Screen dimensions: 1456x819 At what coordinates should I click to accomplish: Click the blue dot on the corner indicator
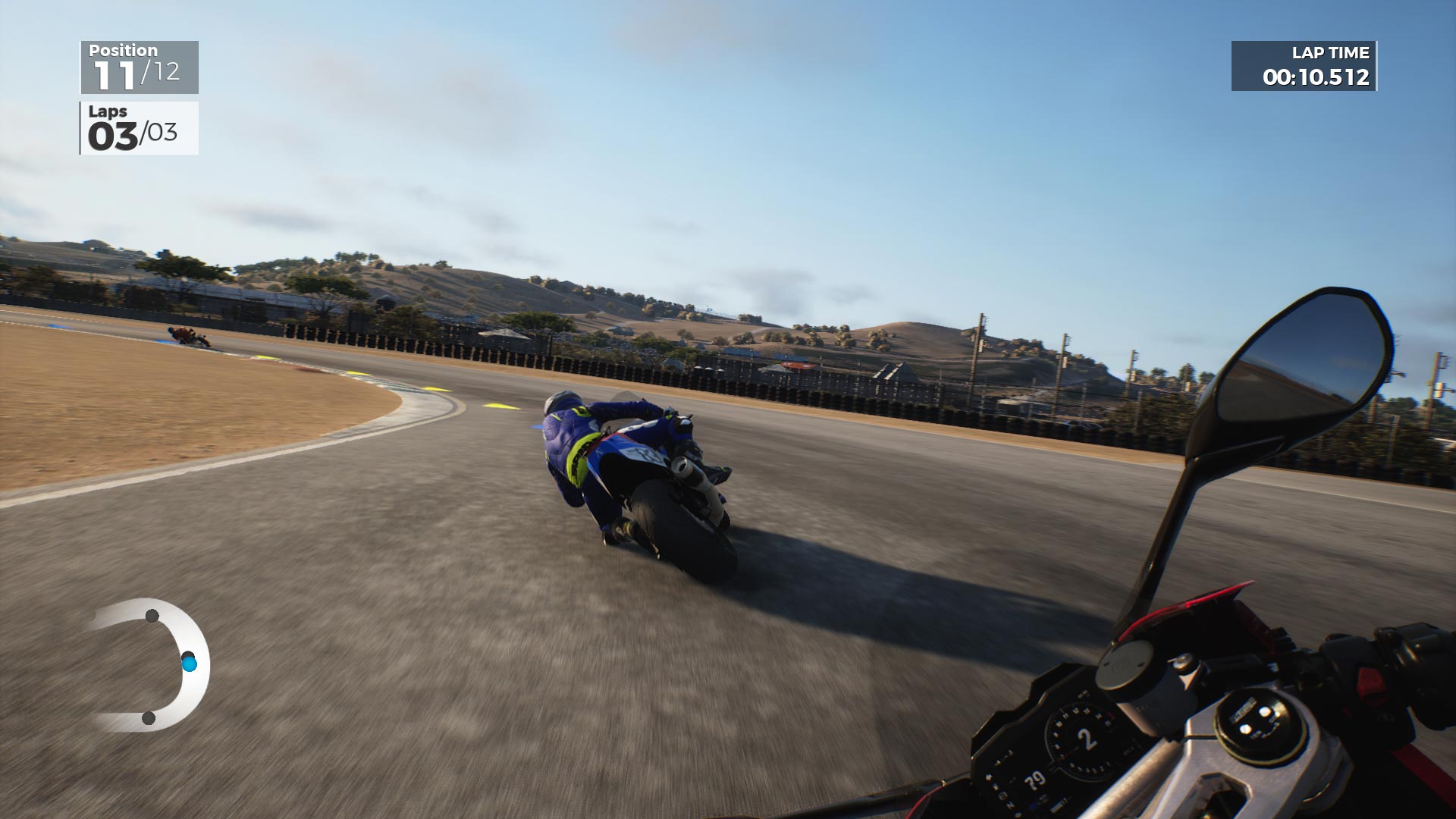[190, 664]
